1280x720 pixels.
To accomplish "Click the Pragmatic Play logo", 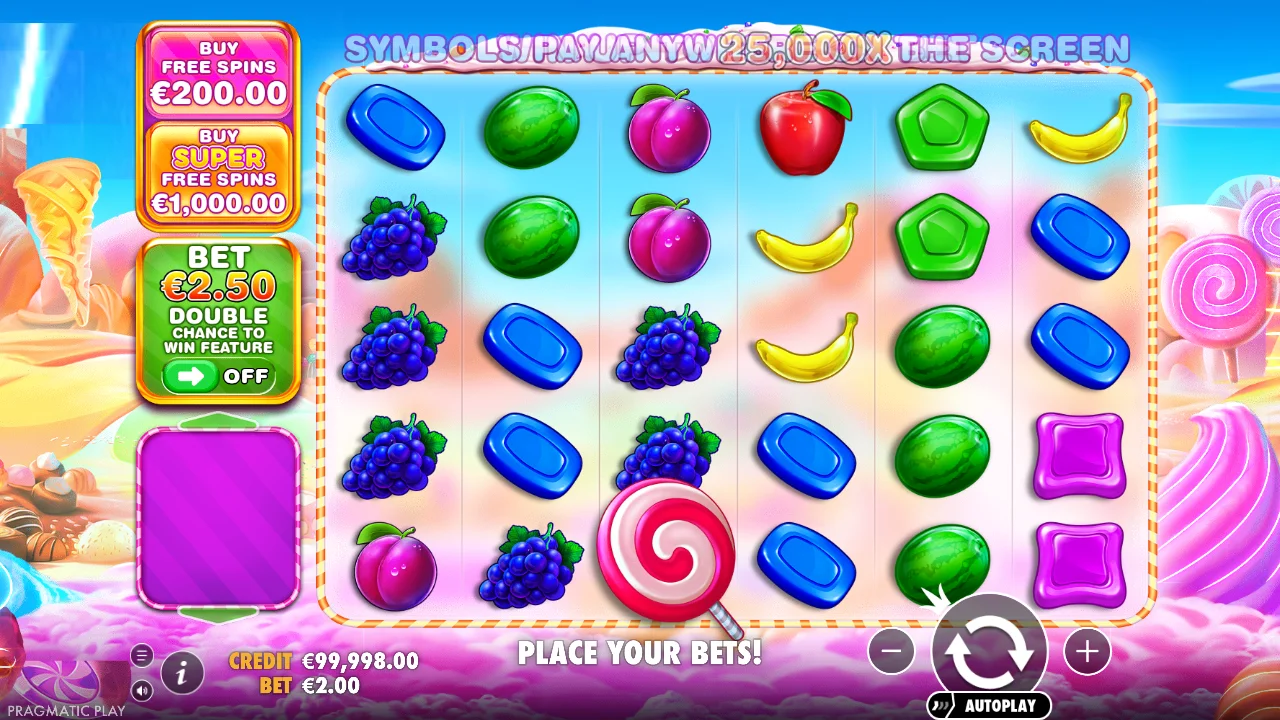I will [60, 680].
